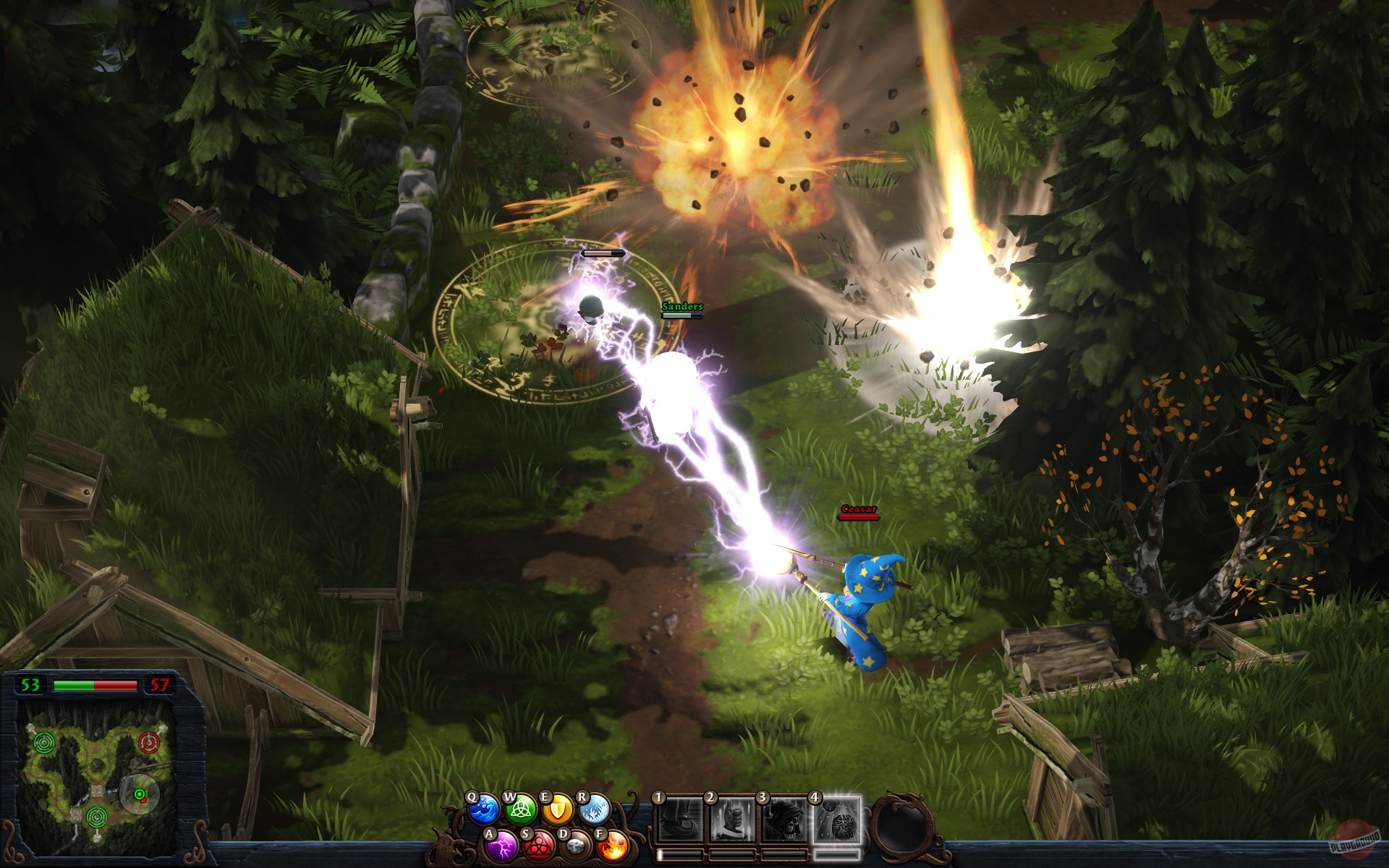This screenshot has height=868, width=1389.
Task: Select the Earth rock element on D
Action: (x=577, y=847)
